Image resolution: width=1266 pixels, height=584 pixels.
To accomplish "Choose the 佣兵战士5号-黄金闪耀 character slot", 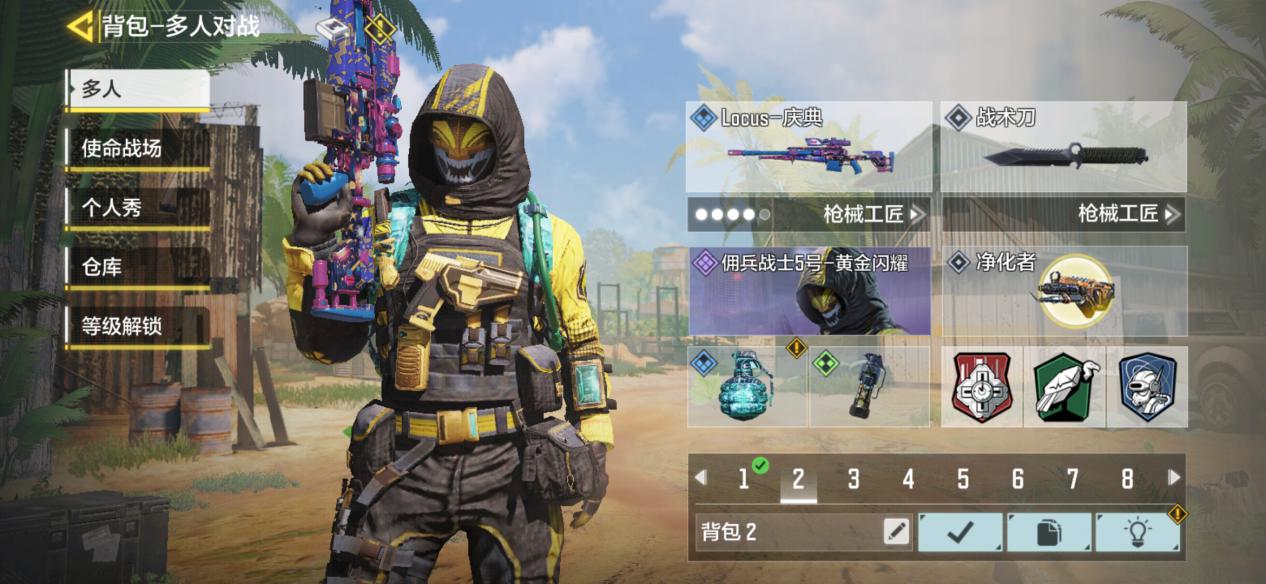I will [809, 291].
